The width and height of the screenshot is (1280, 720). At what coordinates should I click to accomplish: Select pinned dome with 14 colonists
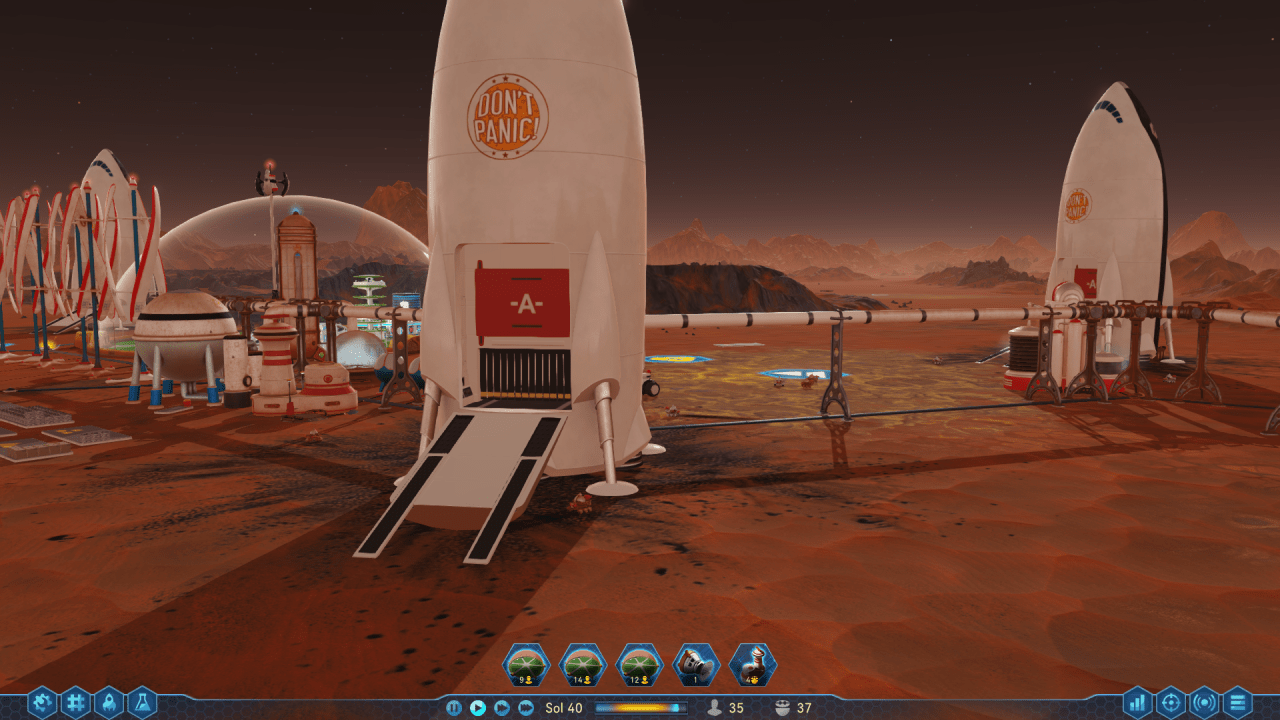(x=586, y=663)
